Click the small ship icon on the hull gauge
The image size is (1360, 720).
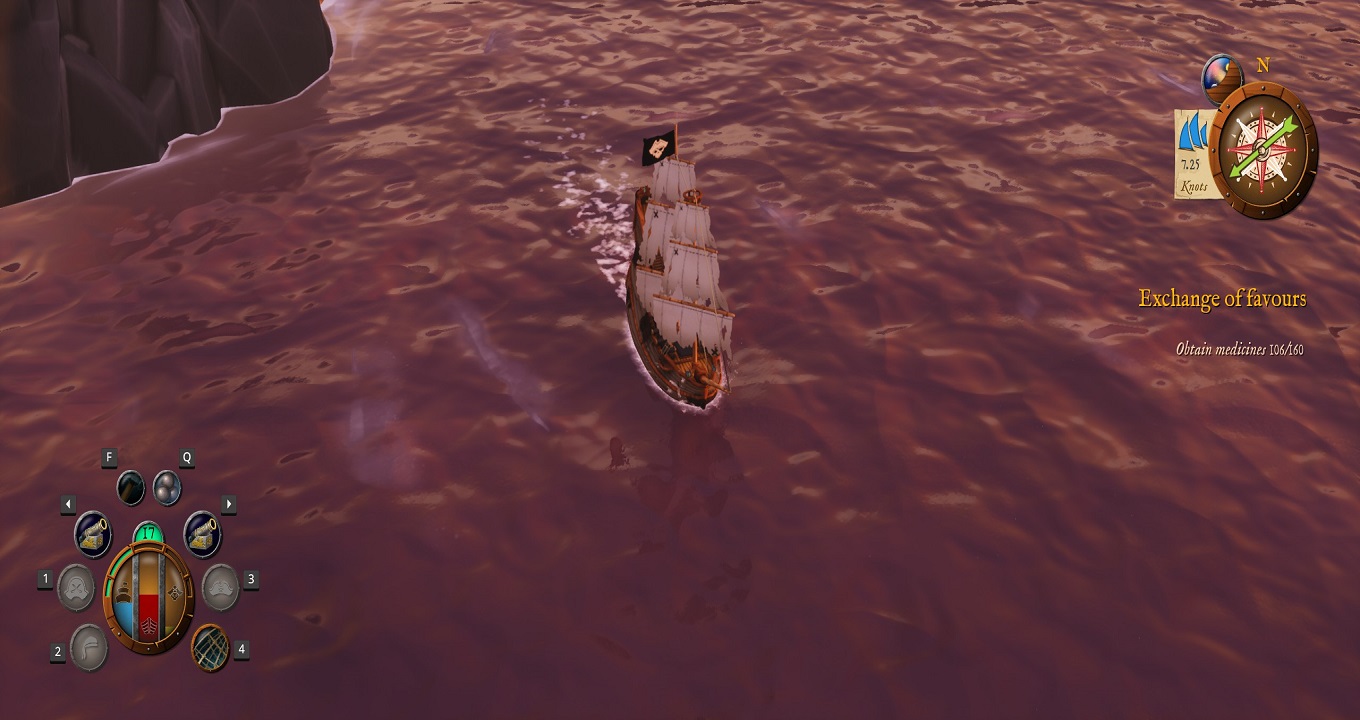[x=122, y=591]
